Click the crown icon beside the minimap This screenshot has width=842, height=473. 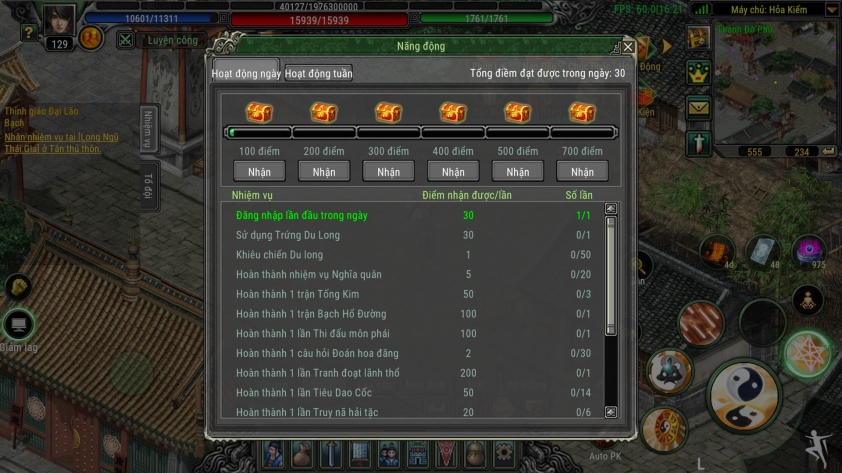pyautogui.click(x=697, y=72)
